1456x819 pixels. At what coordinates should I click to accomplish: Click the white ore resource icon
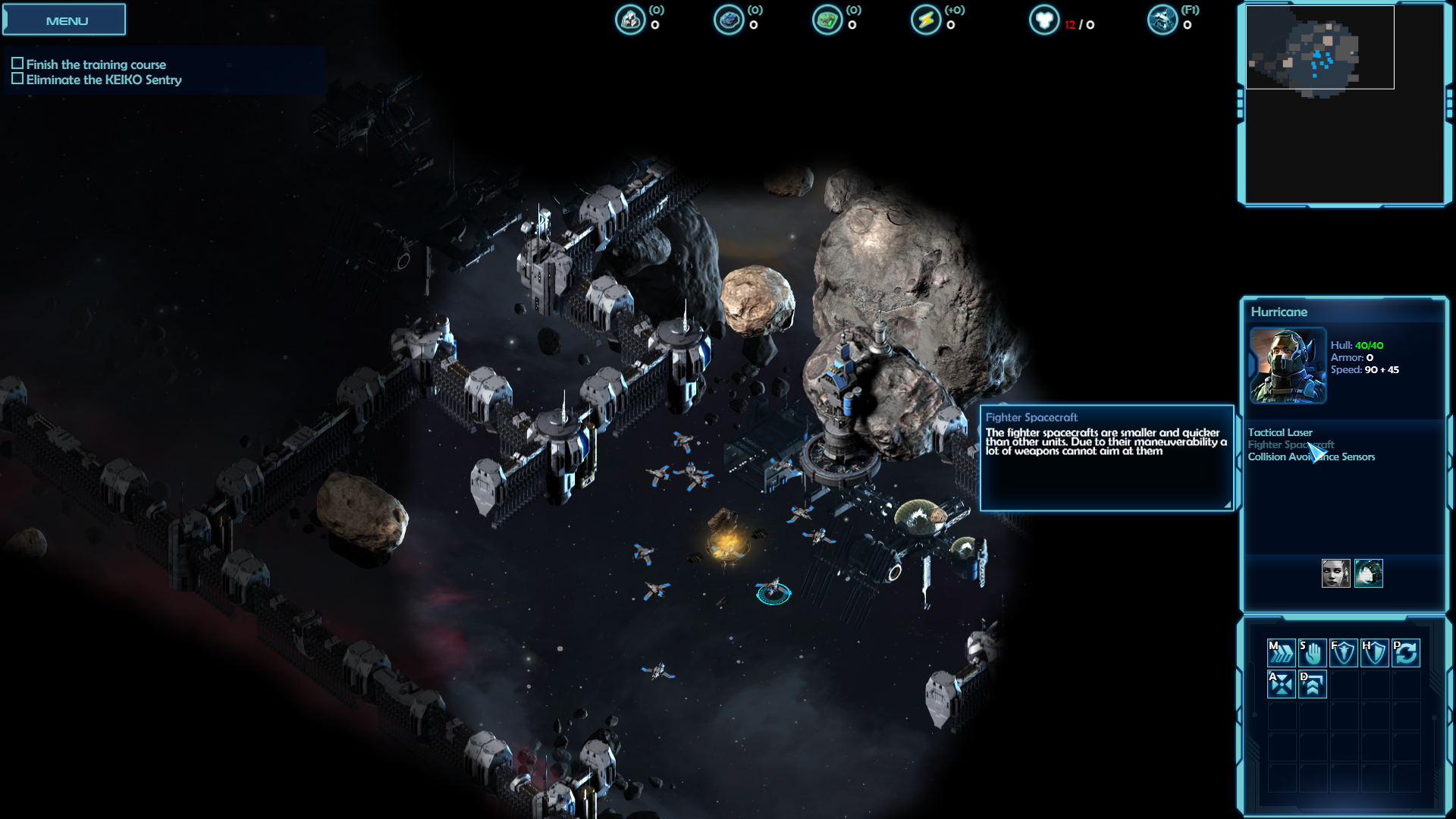pyautogui.click(x=630, y=20)
